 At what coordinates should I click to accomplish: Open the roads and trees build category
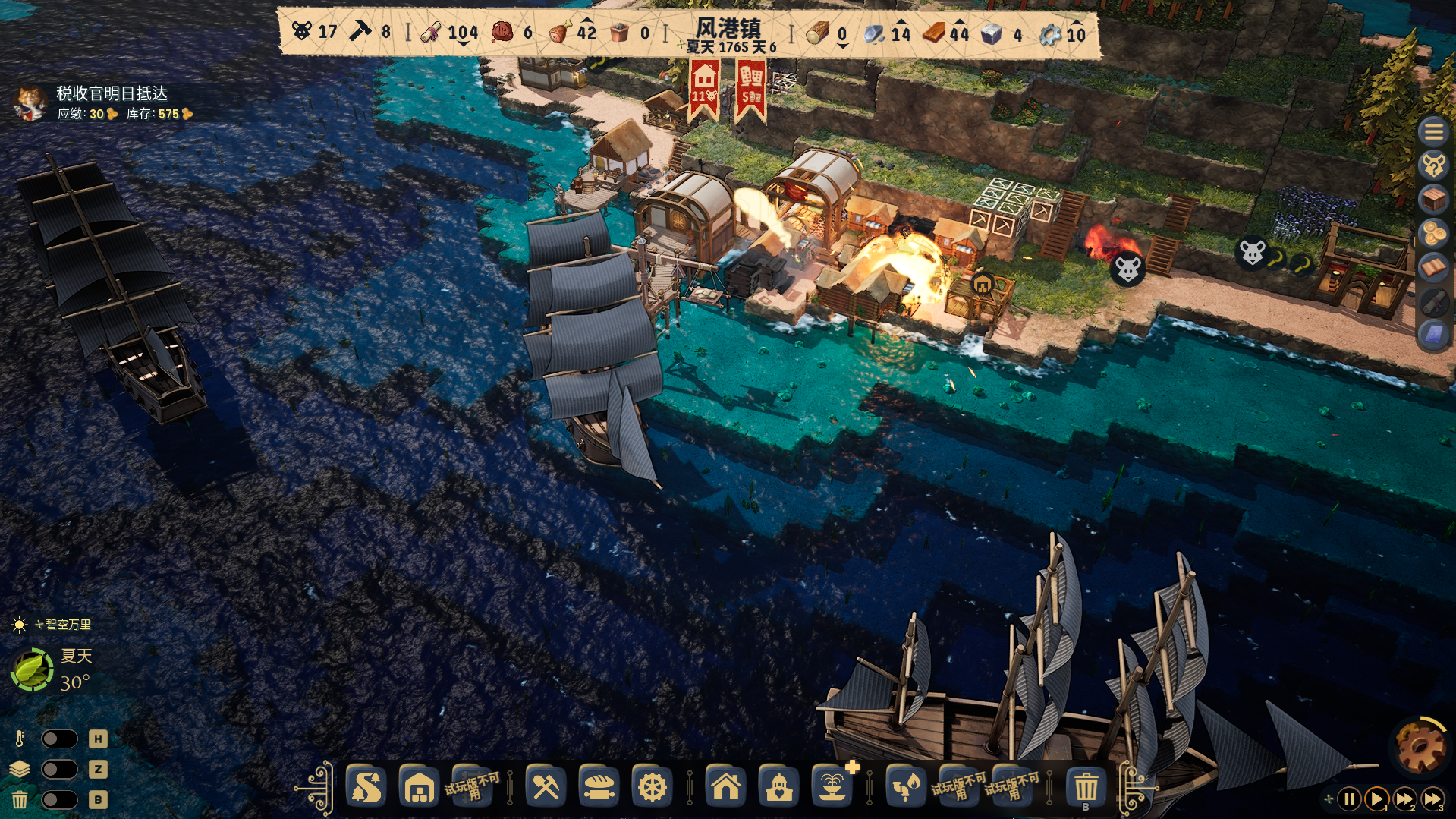point(367,787)
